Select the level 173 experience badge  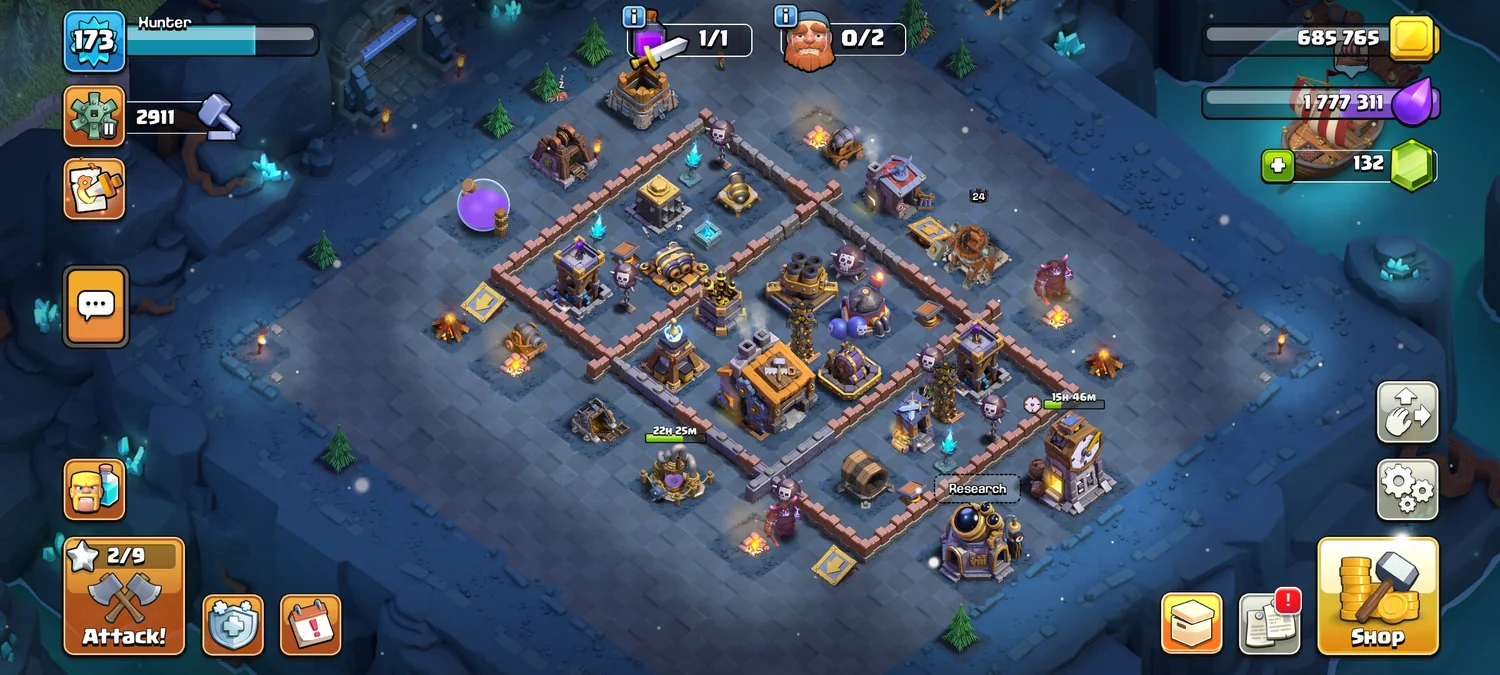point(95,42)
